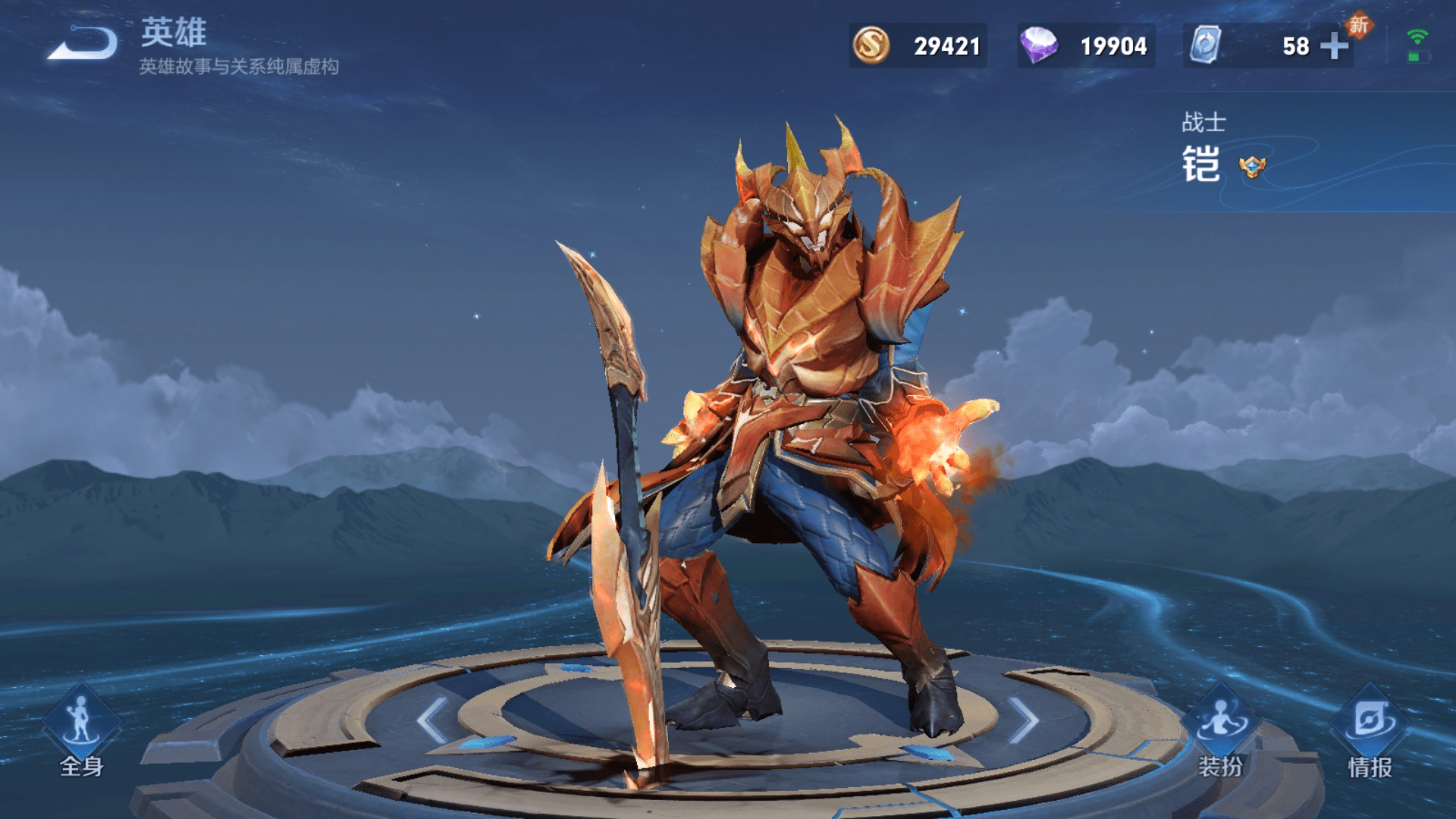Tap the gold coin currency icon
Image resolution: width=1456 pixels, height=819 pixels.
pos(871,45)
